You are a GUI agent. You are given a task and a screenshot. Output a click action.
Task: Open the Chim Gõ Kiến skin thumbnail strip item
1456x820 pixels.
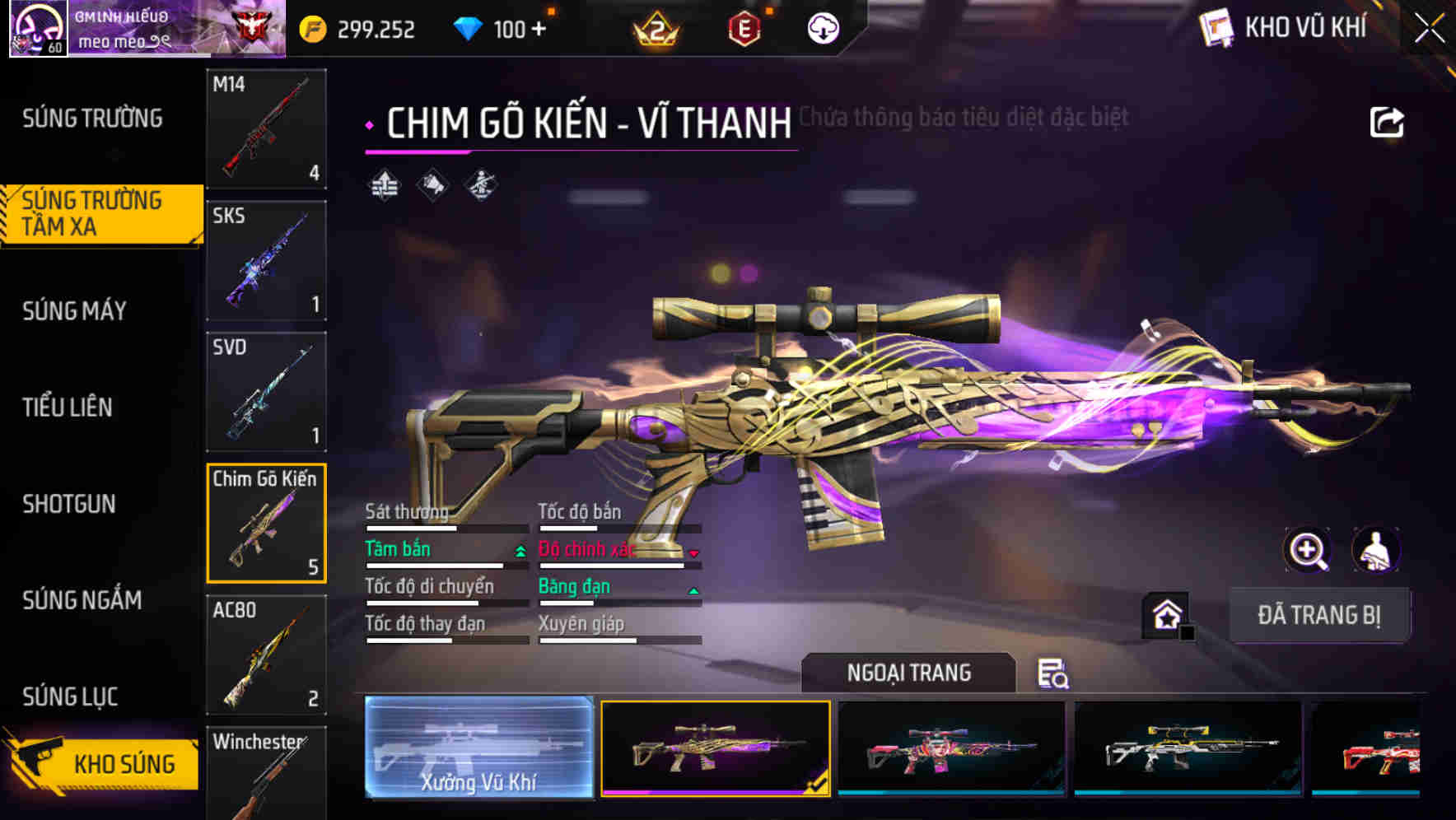(x=715, y=749)
